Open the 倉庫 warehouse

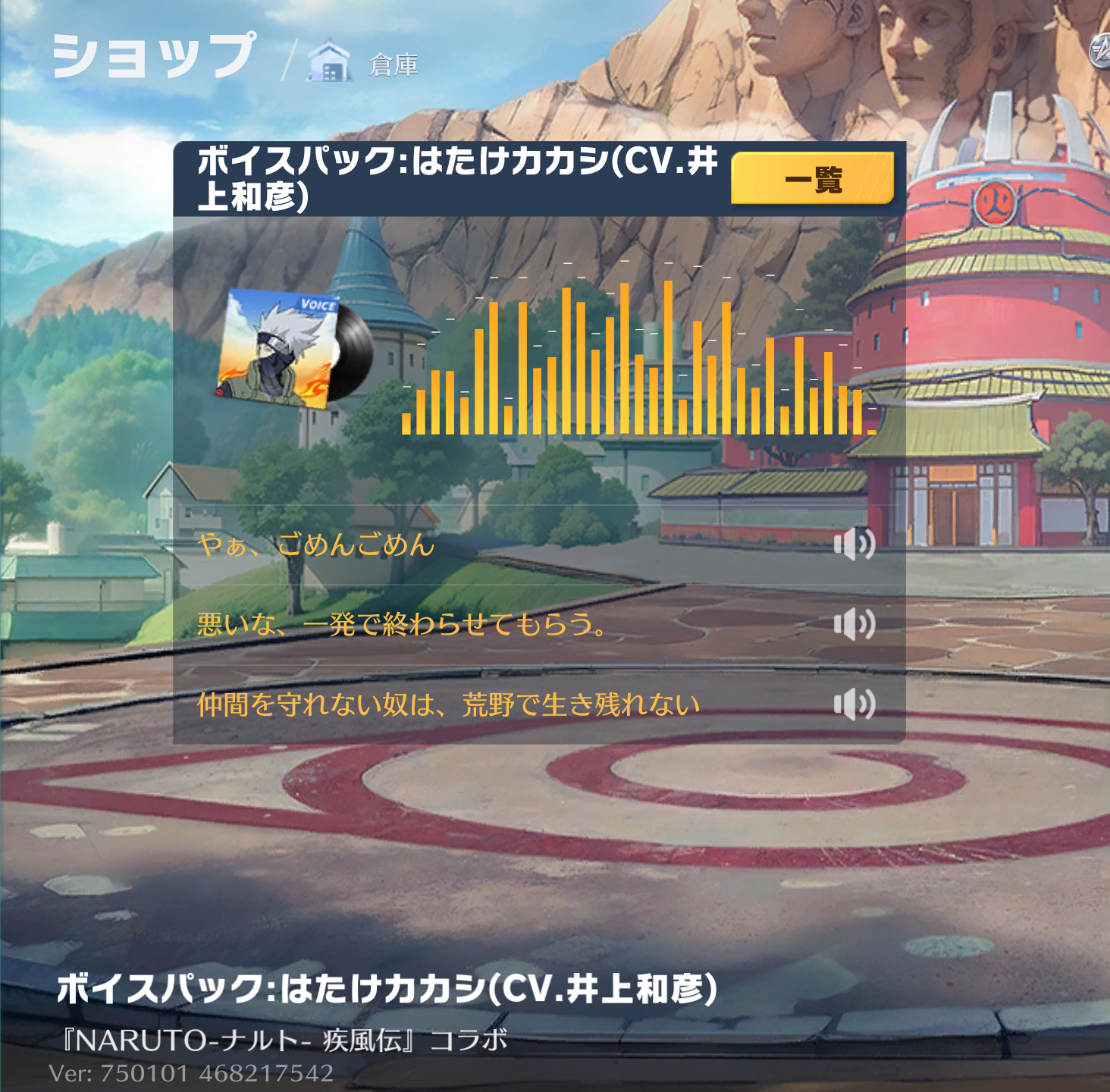tap(364, 64)
